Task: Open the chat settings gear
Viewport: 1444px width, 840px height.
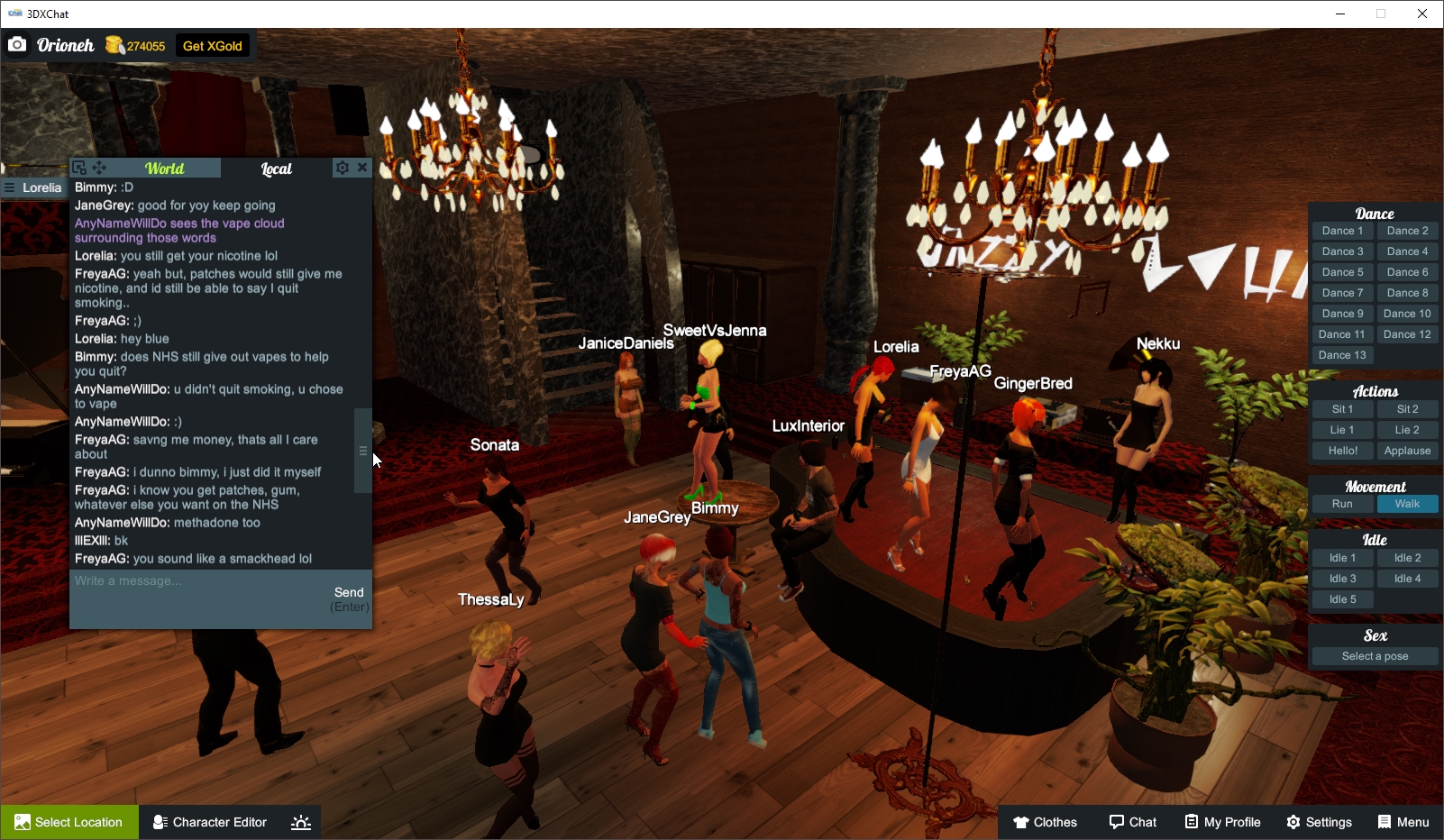Action: [x=342, y=167]
